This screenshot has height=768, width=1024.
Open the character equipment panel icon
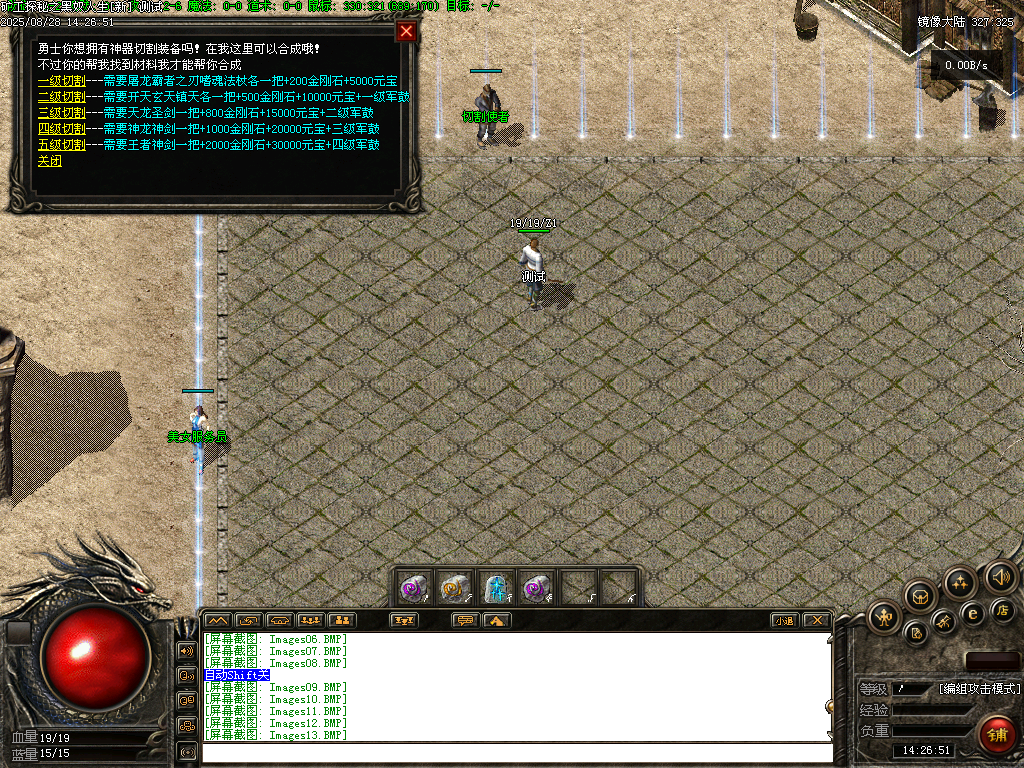(x=886, y=617)
